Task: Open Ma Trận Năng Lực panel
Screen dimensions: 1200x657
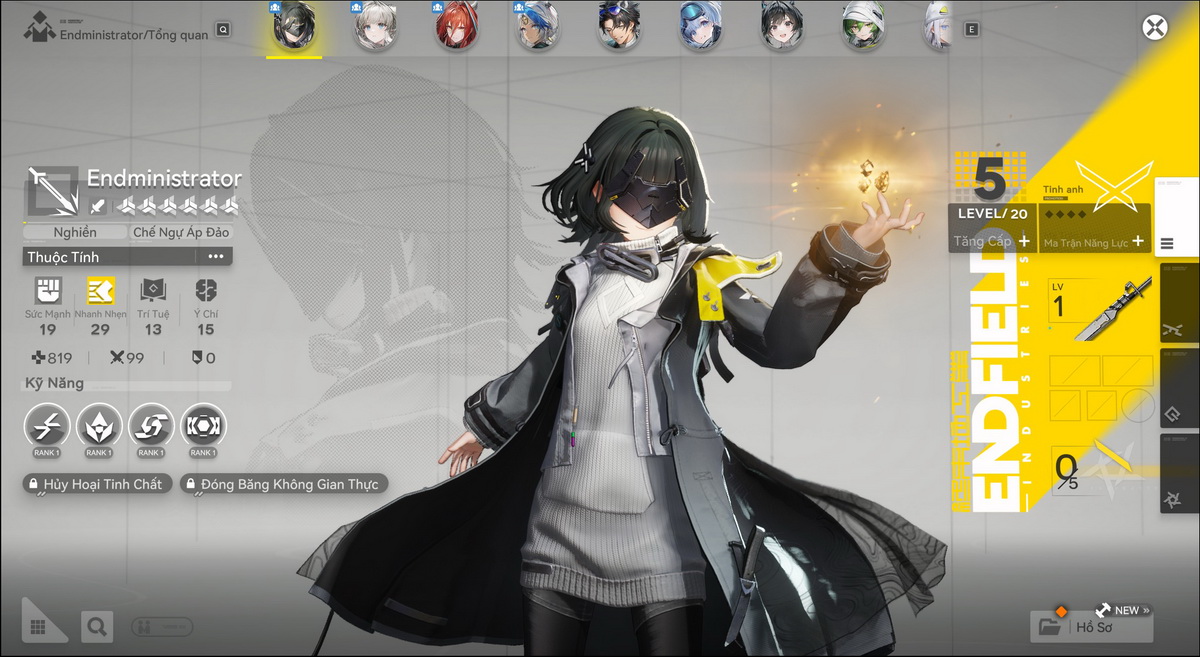Action: tap(1094, 241)
